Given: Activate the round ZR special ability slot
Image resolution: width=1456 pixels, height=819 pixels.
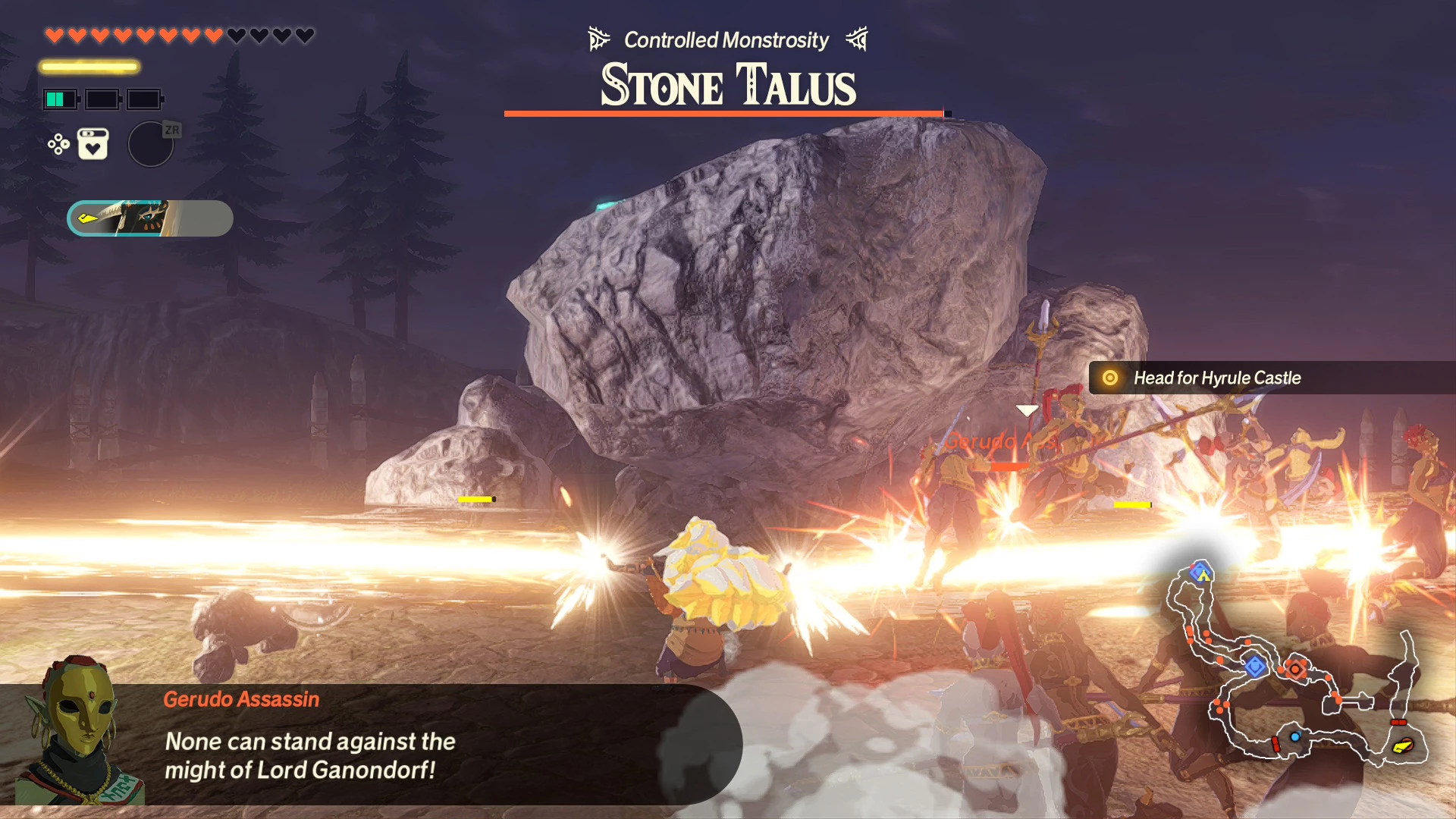Looking at the screenshot, I should [x=152, y=143].
